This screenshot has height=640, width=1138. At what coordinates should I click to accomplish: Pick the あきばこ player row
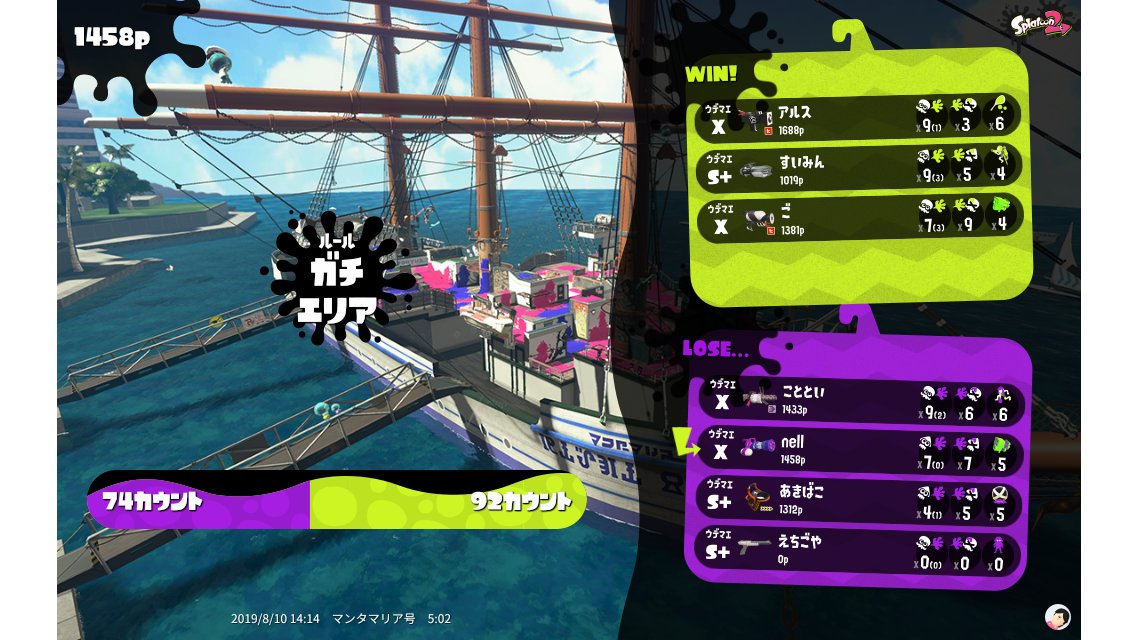click(x=858, y=498)
